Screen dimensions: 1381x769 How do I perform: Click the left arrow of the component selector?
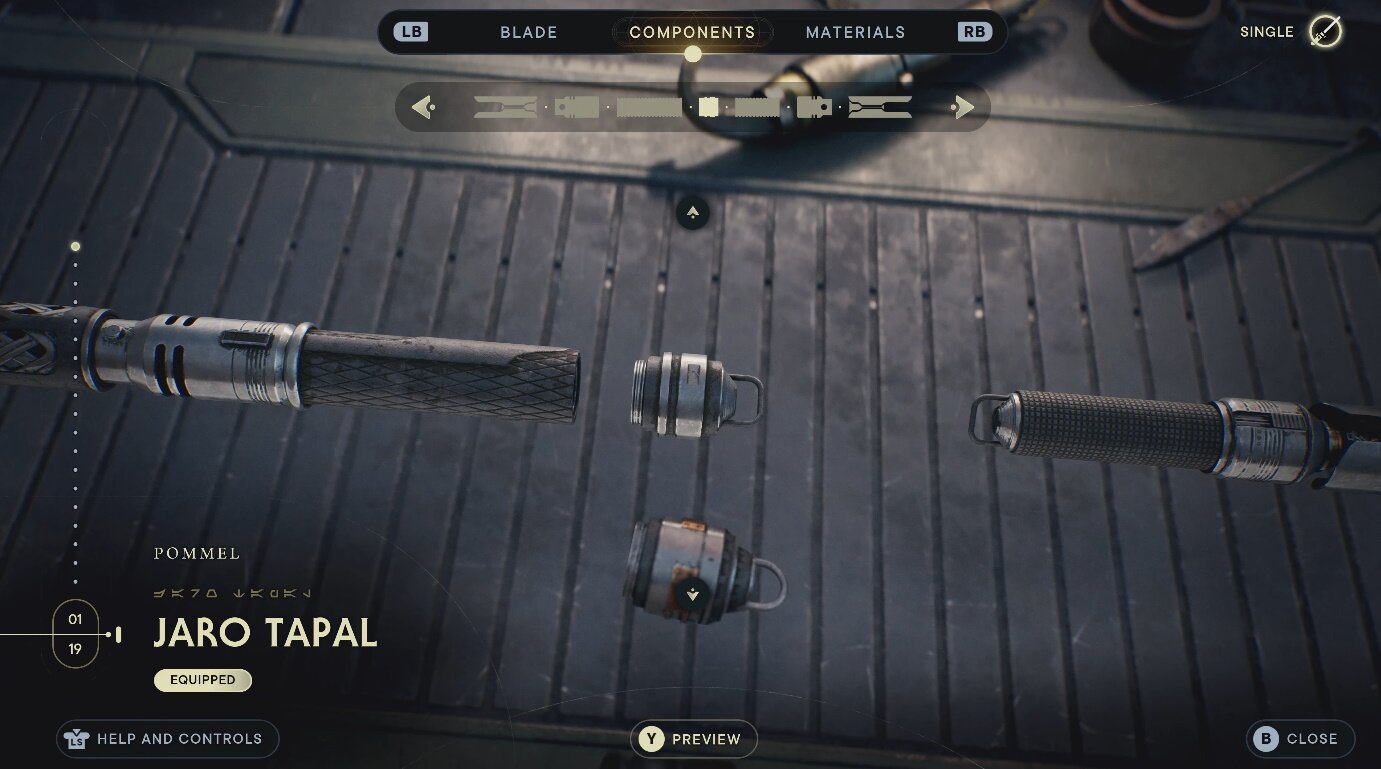(x=422, y=107)
